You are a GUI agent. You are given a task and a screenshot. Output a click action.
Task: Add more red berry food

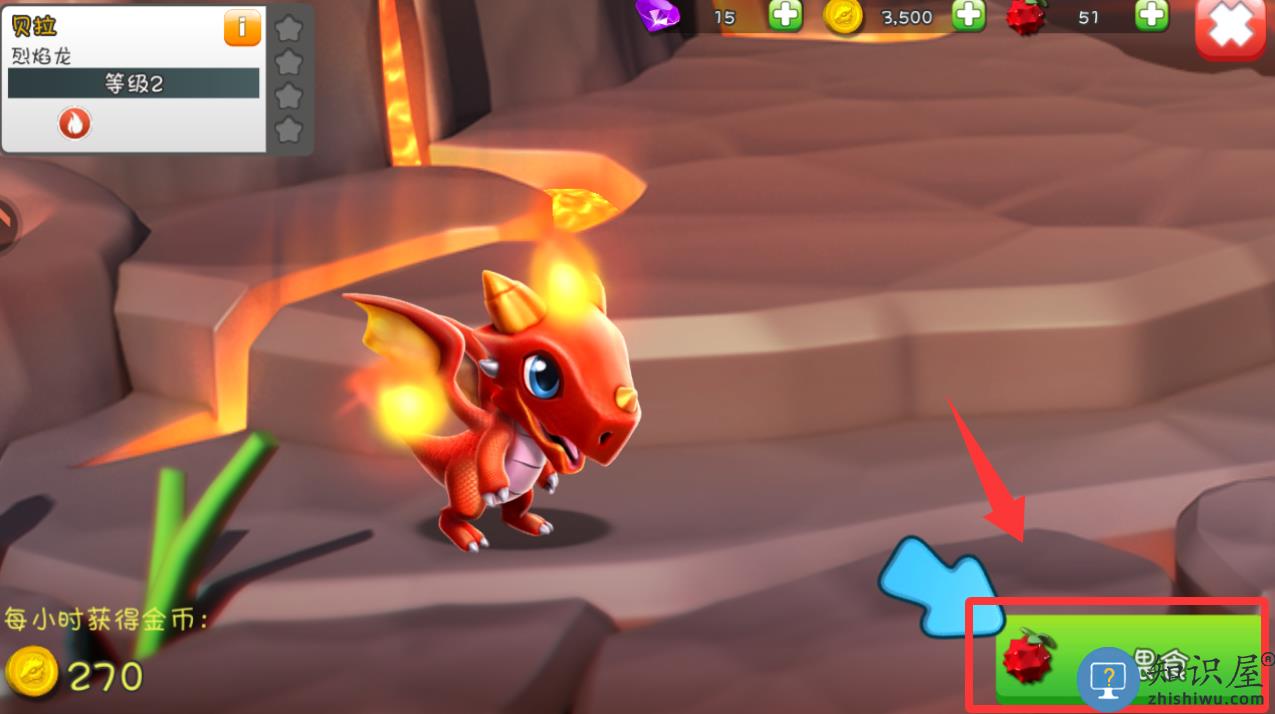1152,15
